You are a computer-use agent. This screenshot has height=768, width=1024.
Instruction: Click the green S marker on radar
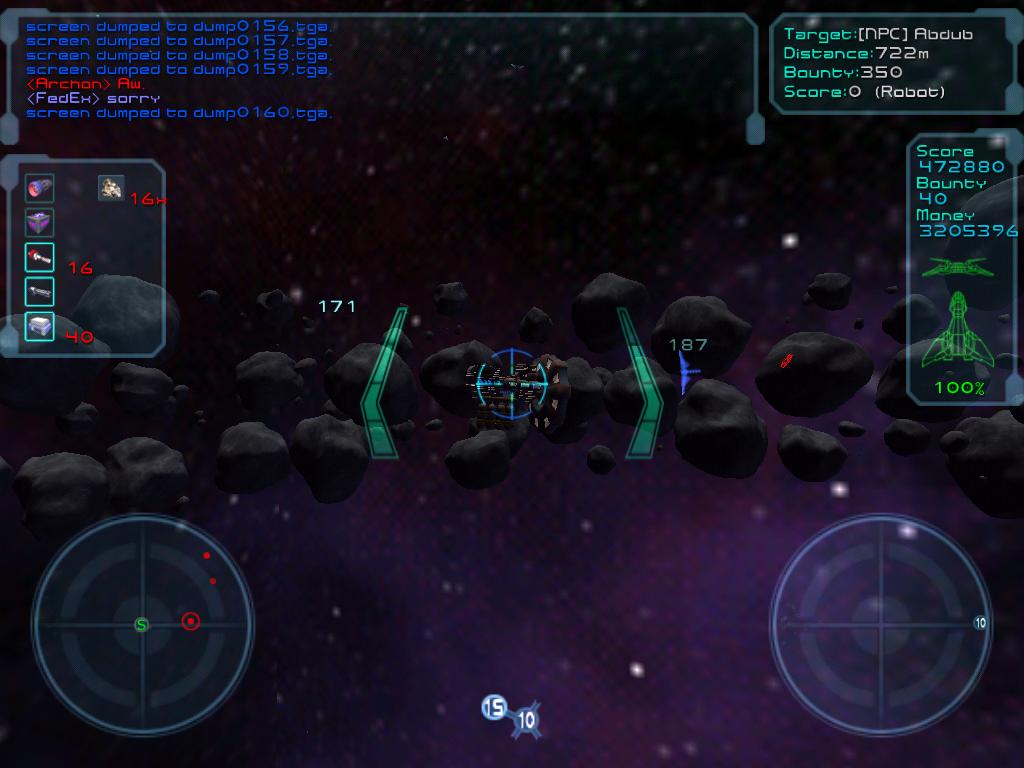(x=142, y=625)
